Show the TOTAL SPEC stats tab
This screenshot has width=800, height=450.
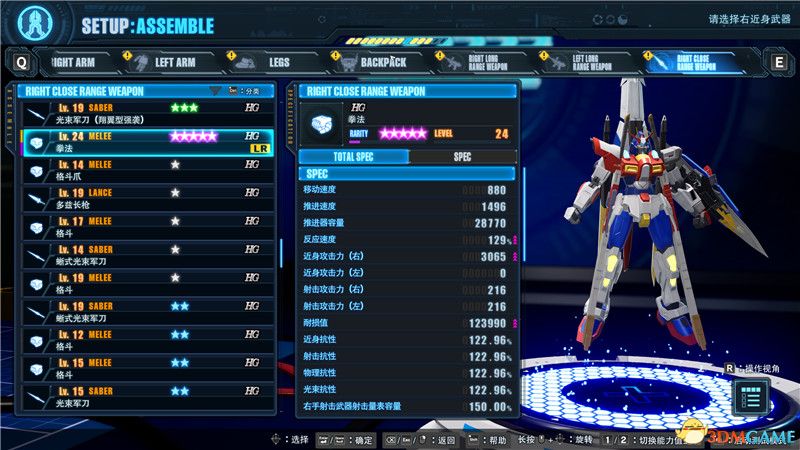pos(353,157)
